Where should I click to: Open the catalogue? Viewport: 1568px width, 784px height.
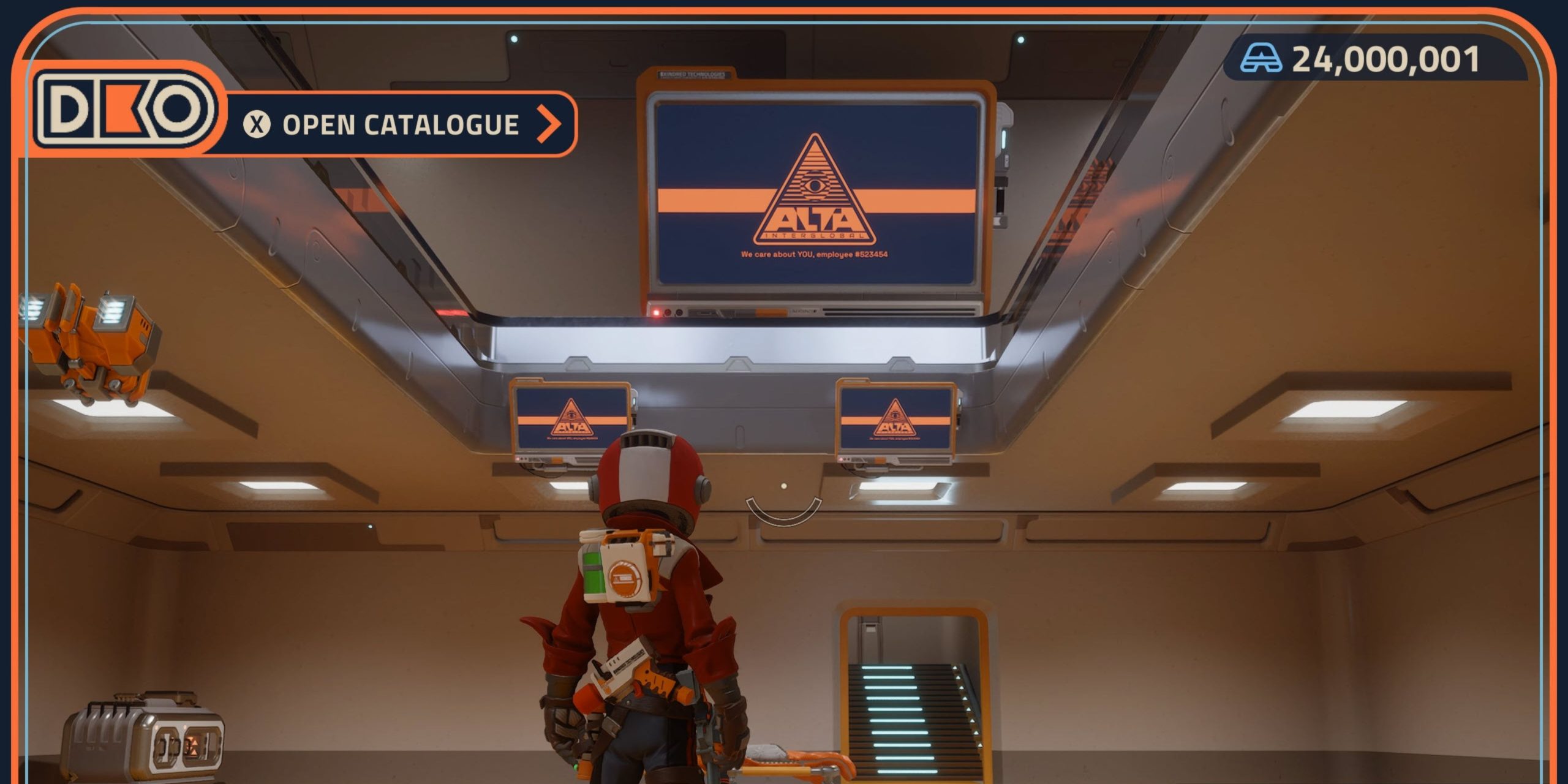click(401, 124)
